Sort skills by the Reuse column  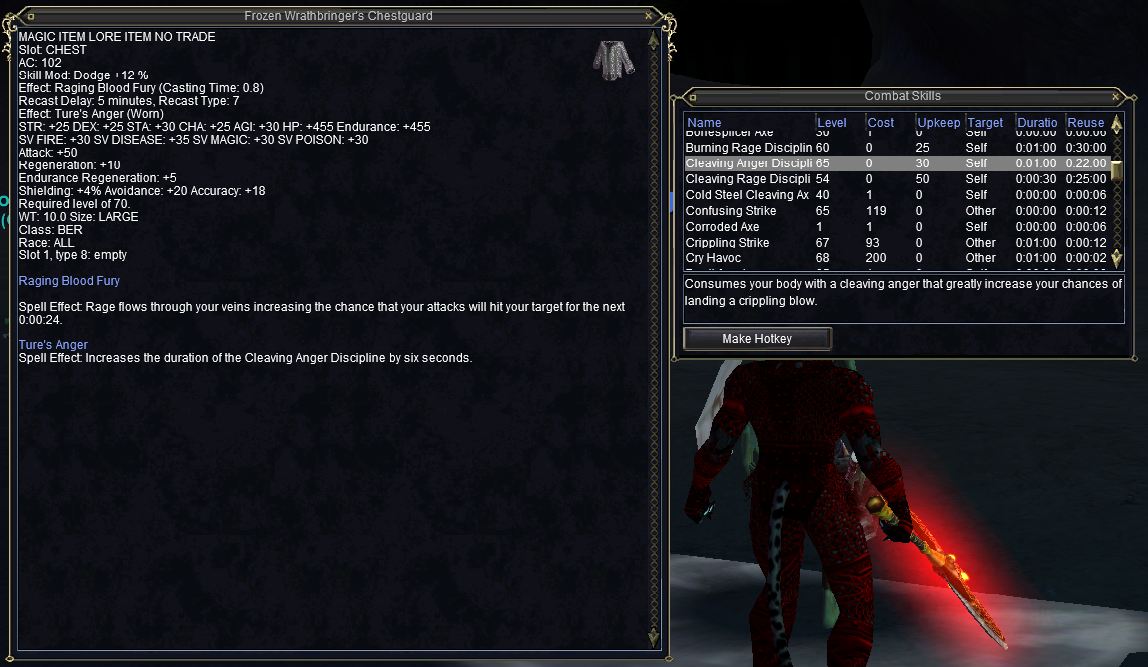[1086, 123]
